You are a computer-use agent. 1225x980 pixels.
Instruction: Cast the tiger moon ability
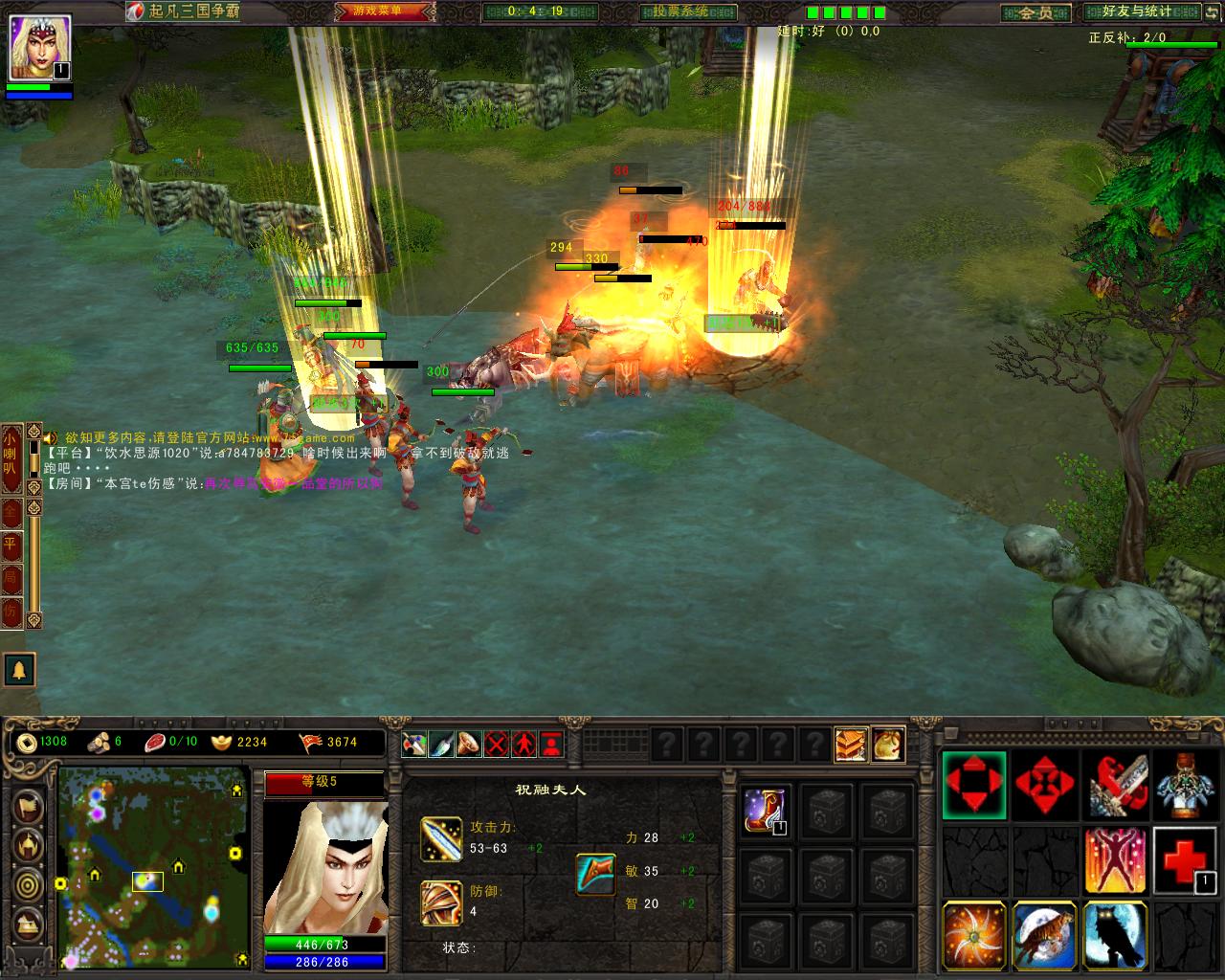click(x=1045, y=935)
